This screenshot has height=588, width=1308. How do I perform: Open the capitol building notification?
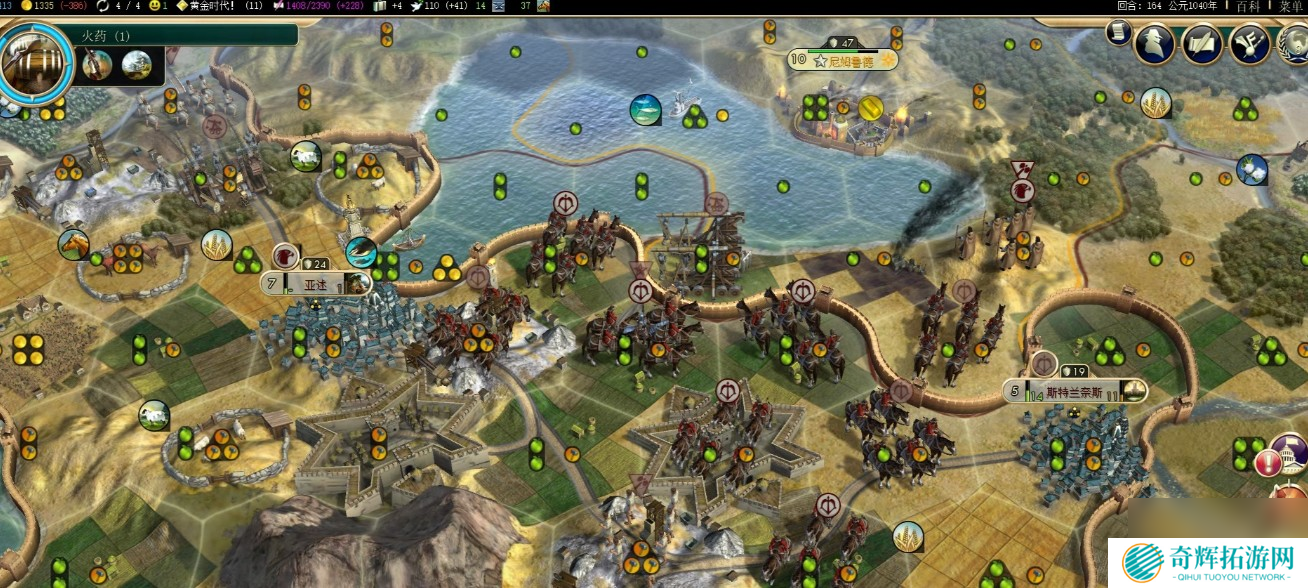(1291, 449)
